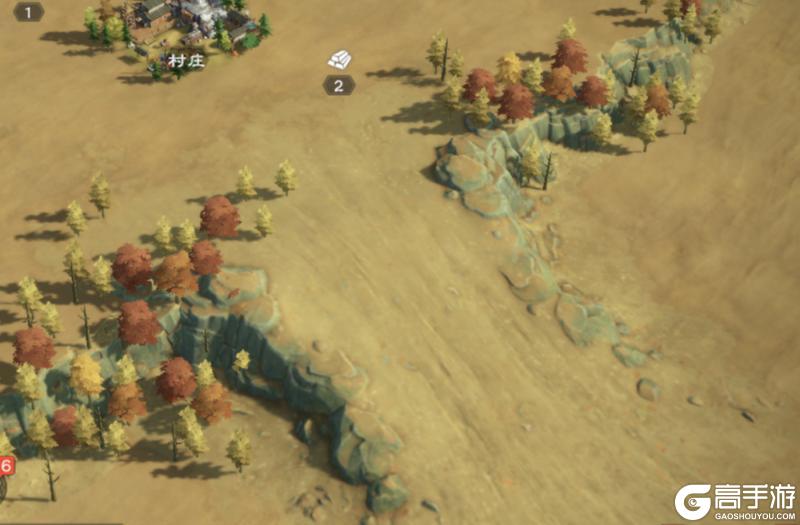Screen dimensions: 800x525
Task: Click the level 1 hexagon badge
Action: 28,12
